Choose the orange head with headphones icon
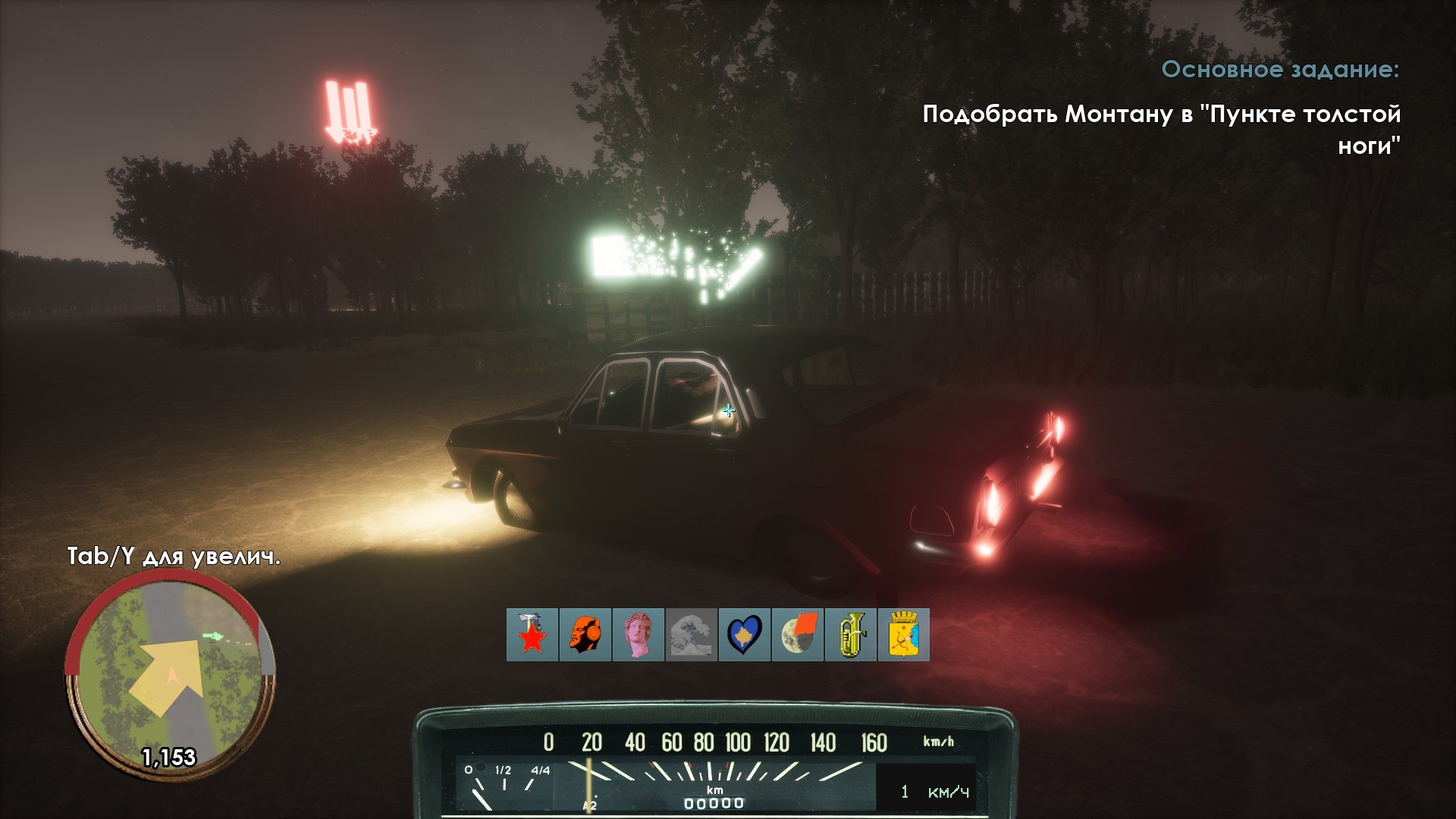Screen dimensions: 1456x819 click(x=585, y=635)
